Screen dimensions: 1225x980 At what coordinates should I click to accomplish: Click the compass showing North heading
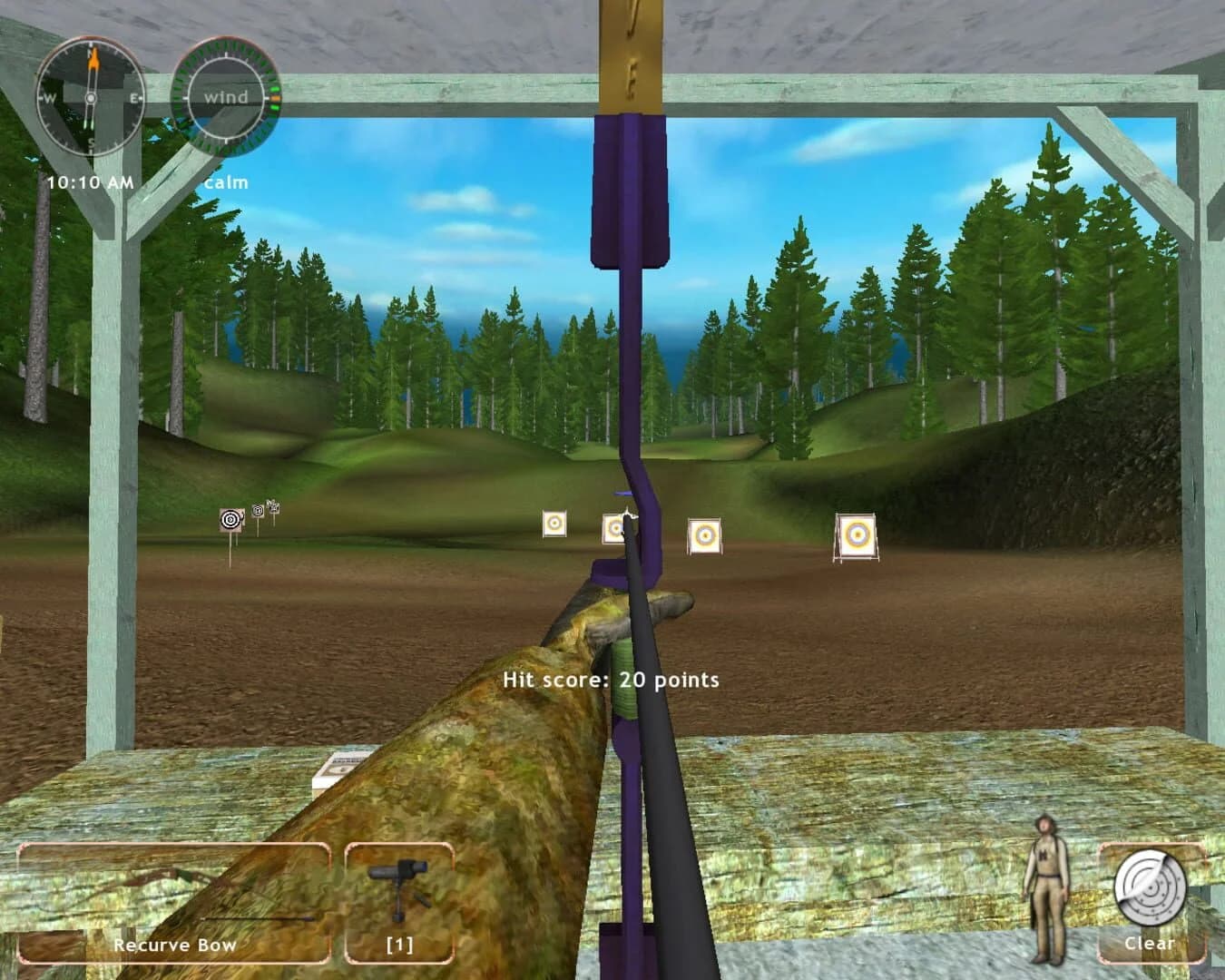(x=89, y=95)
